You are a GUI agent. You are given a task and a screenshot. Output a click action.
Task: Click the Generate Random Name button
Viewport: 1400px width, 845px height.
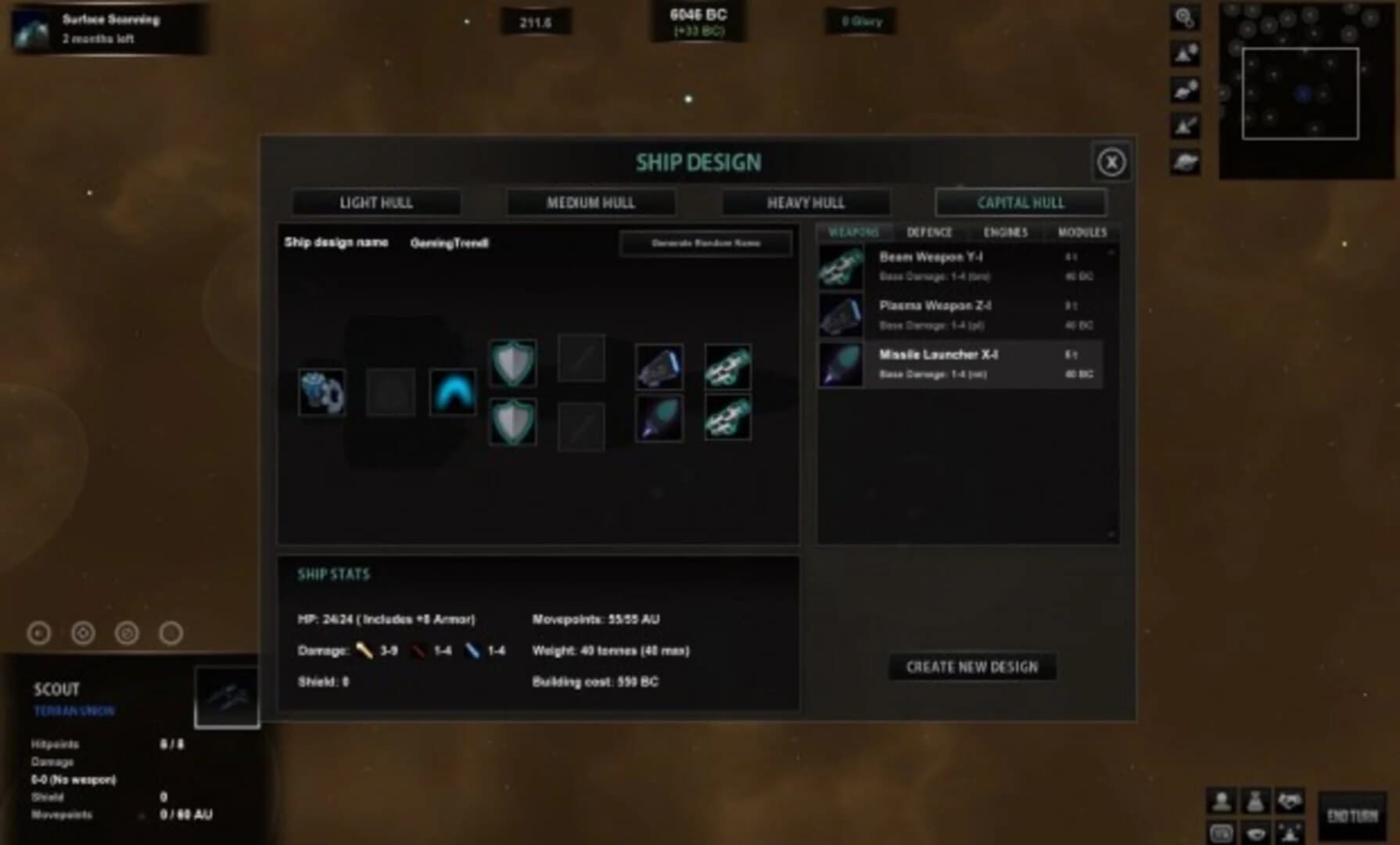pos(705,243)
